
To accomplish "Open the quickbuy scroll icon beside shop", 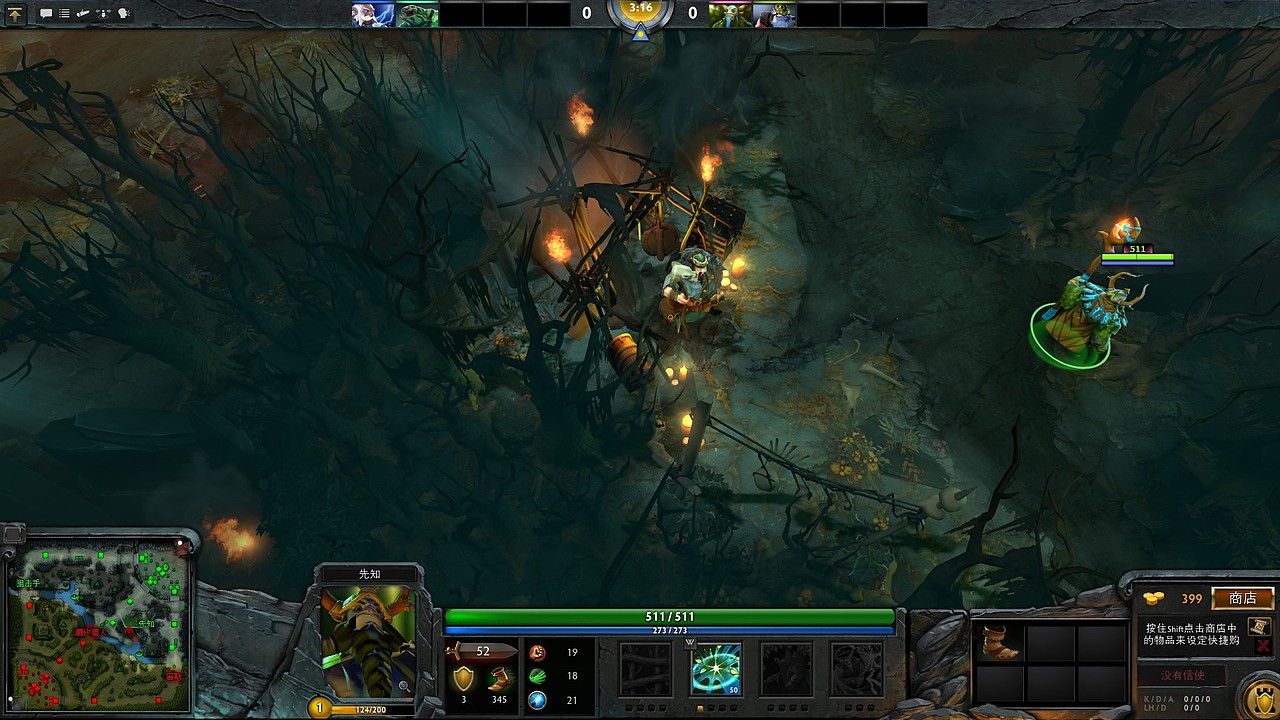I will click(x=1259, y=627).
